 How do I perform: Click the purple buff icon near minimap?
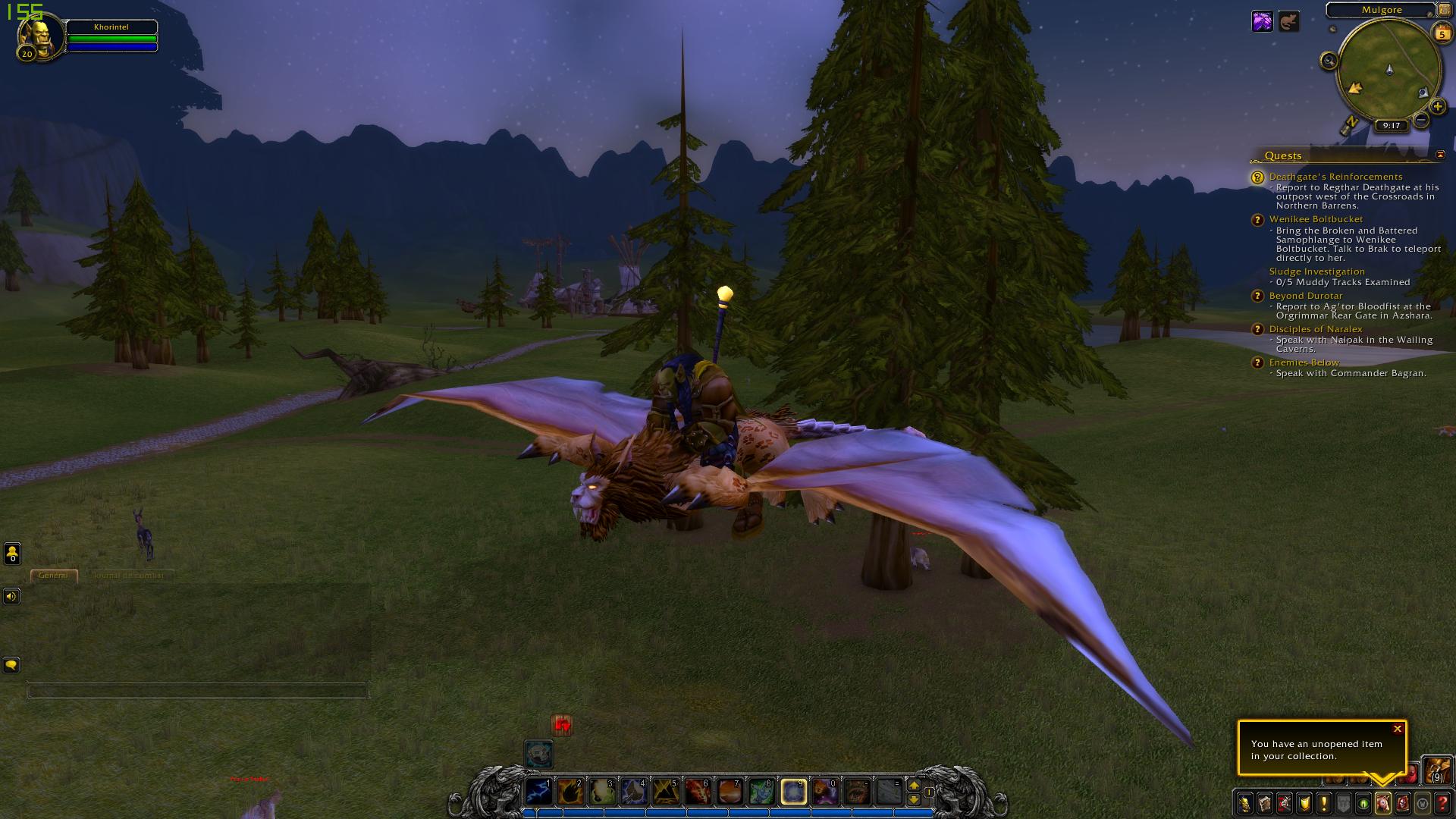click(x=1262, y=21)
